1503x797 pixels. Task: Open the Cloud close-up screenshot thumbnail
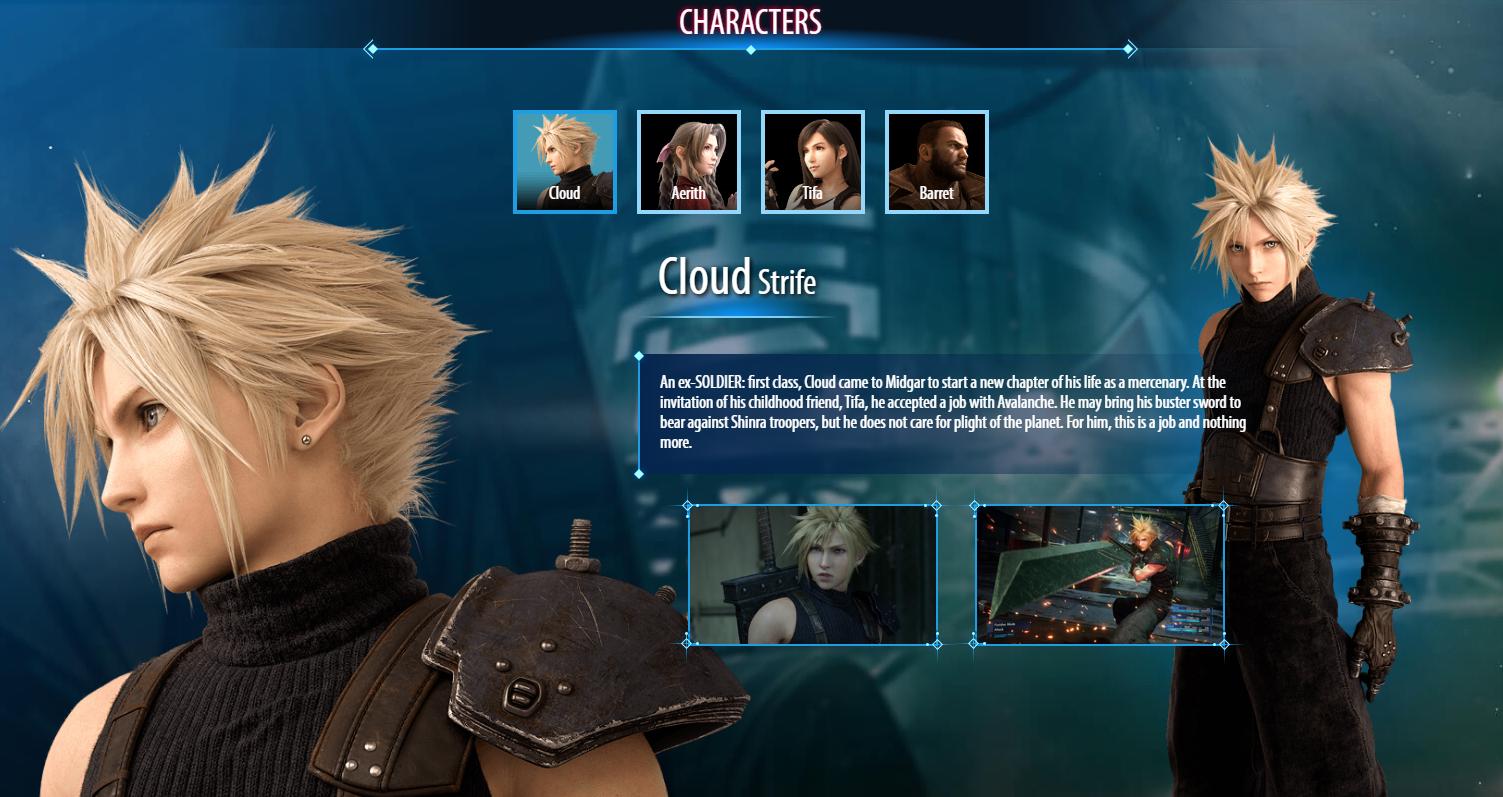pos(812,575)
